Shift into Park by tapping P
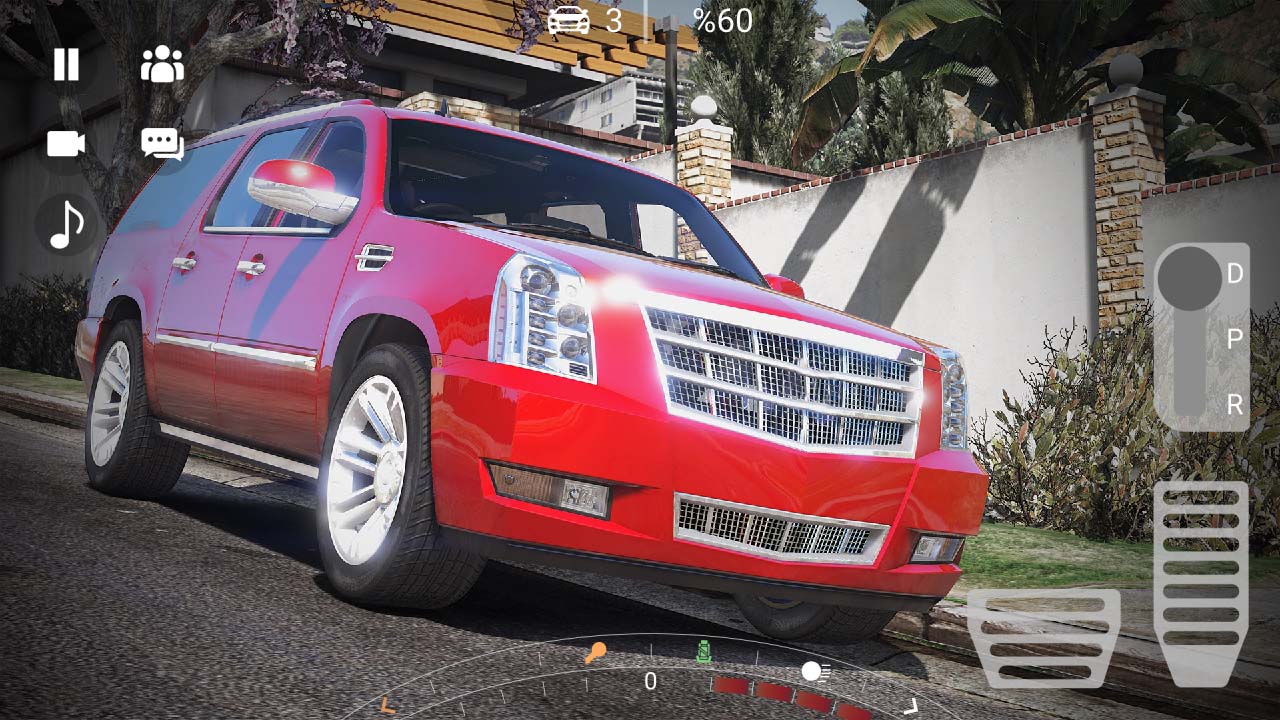 1236,340
